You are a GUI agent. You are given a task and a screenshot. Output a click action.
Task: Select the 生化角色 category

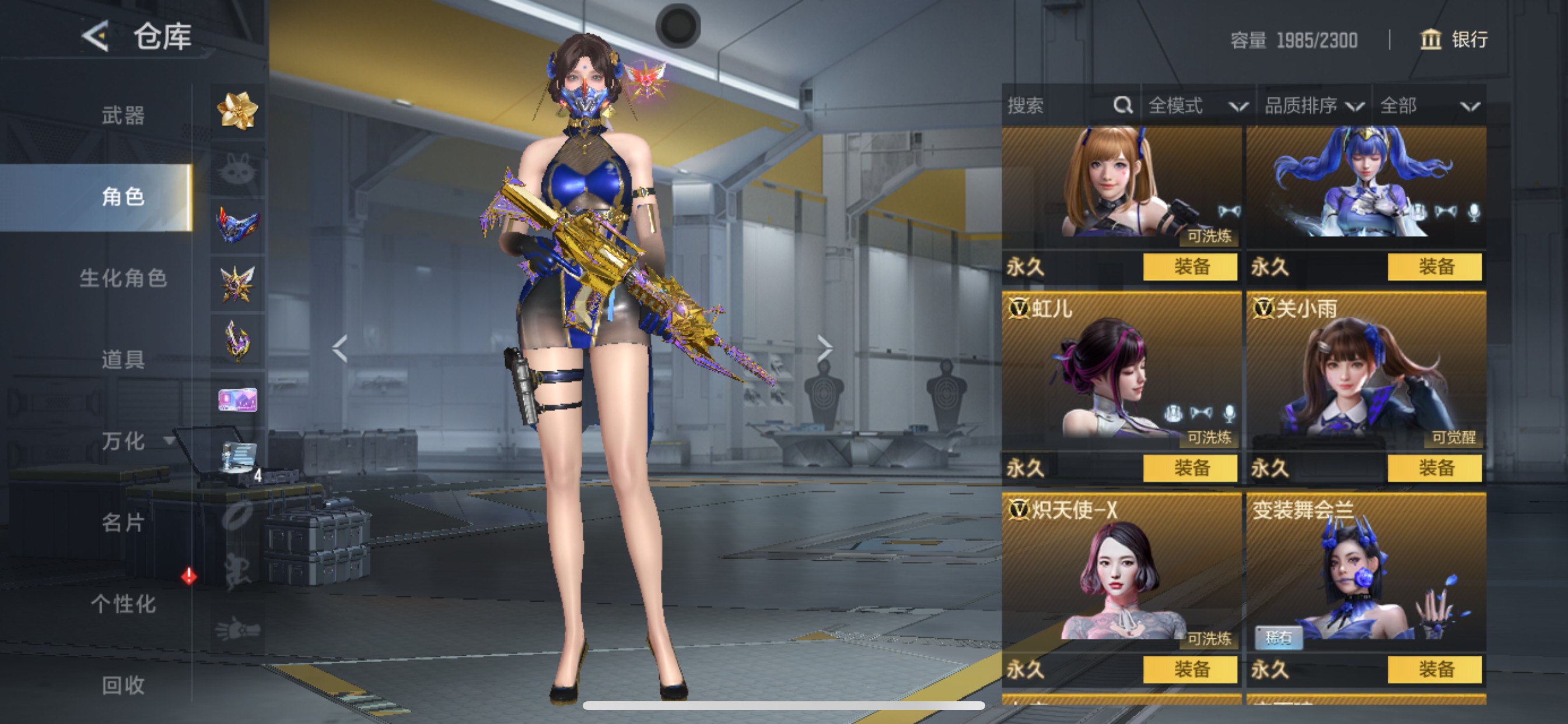123,278
